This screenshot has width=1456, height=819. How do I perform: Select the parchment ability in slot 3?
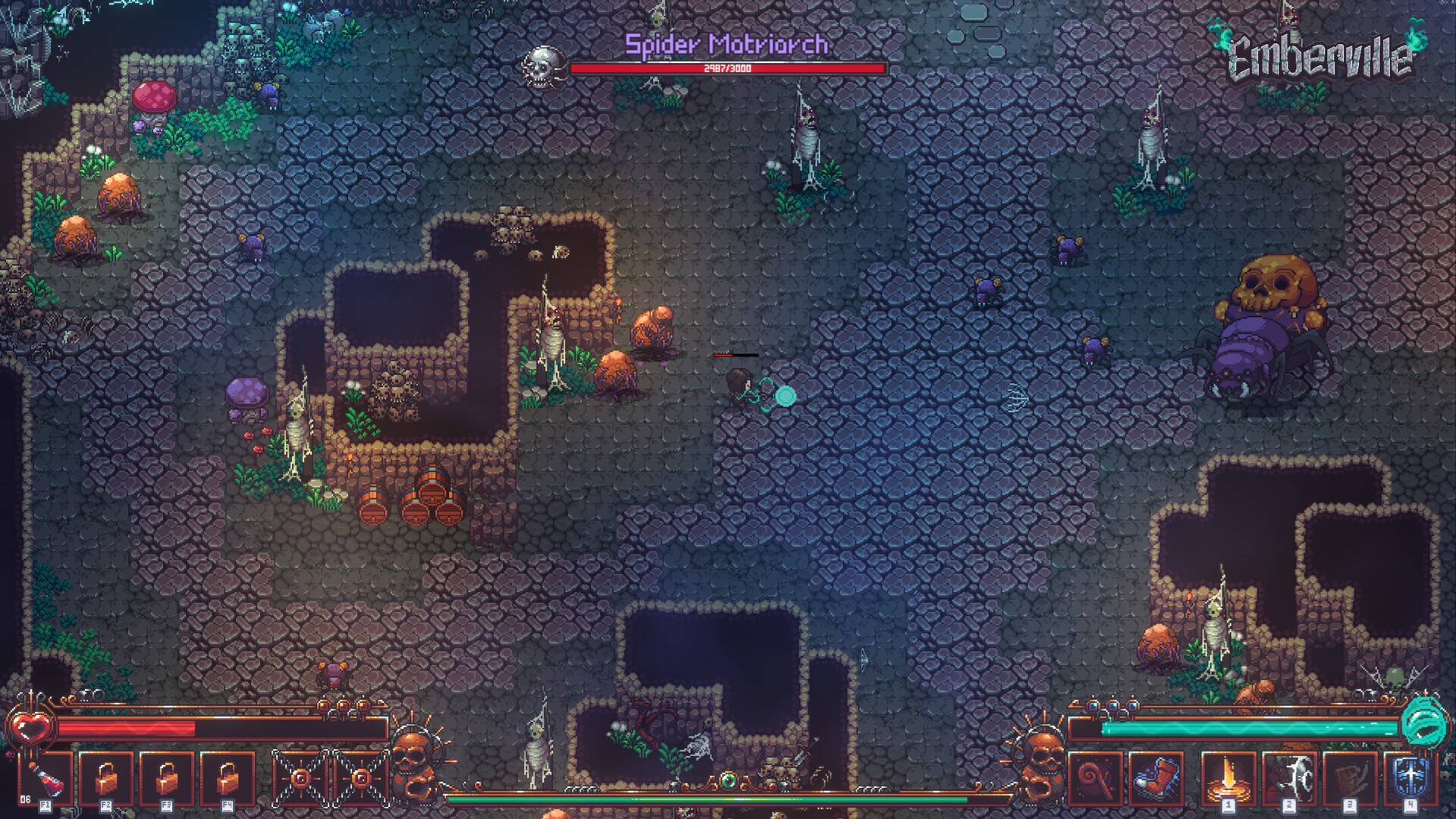[x=1350, y=777]
